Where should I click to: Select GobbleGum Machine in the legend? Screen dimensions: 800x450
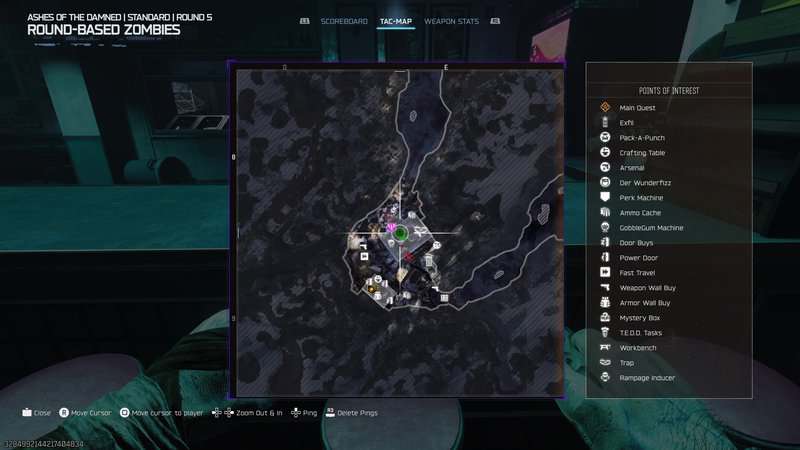[x=651, y=228]
